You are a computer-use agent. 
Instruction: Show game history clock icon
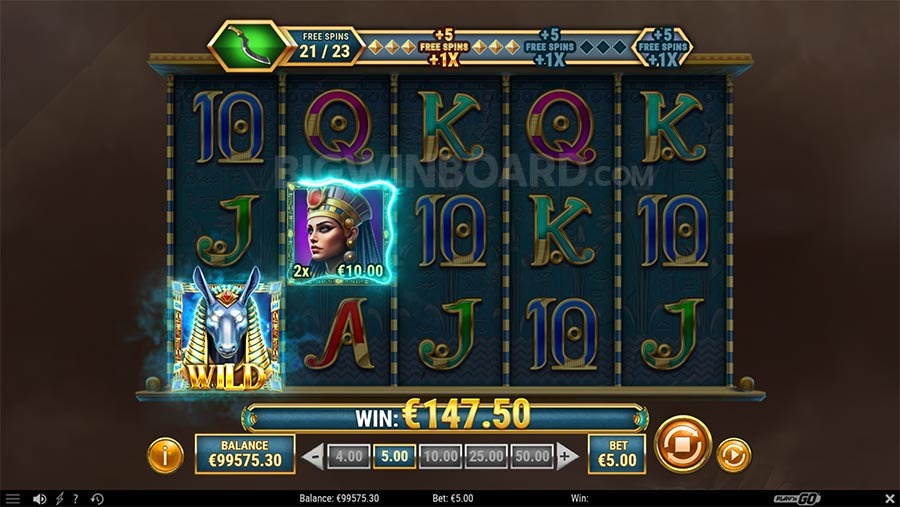pos(97,498)
